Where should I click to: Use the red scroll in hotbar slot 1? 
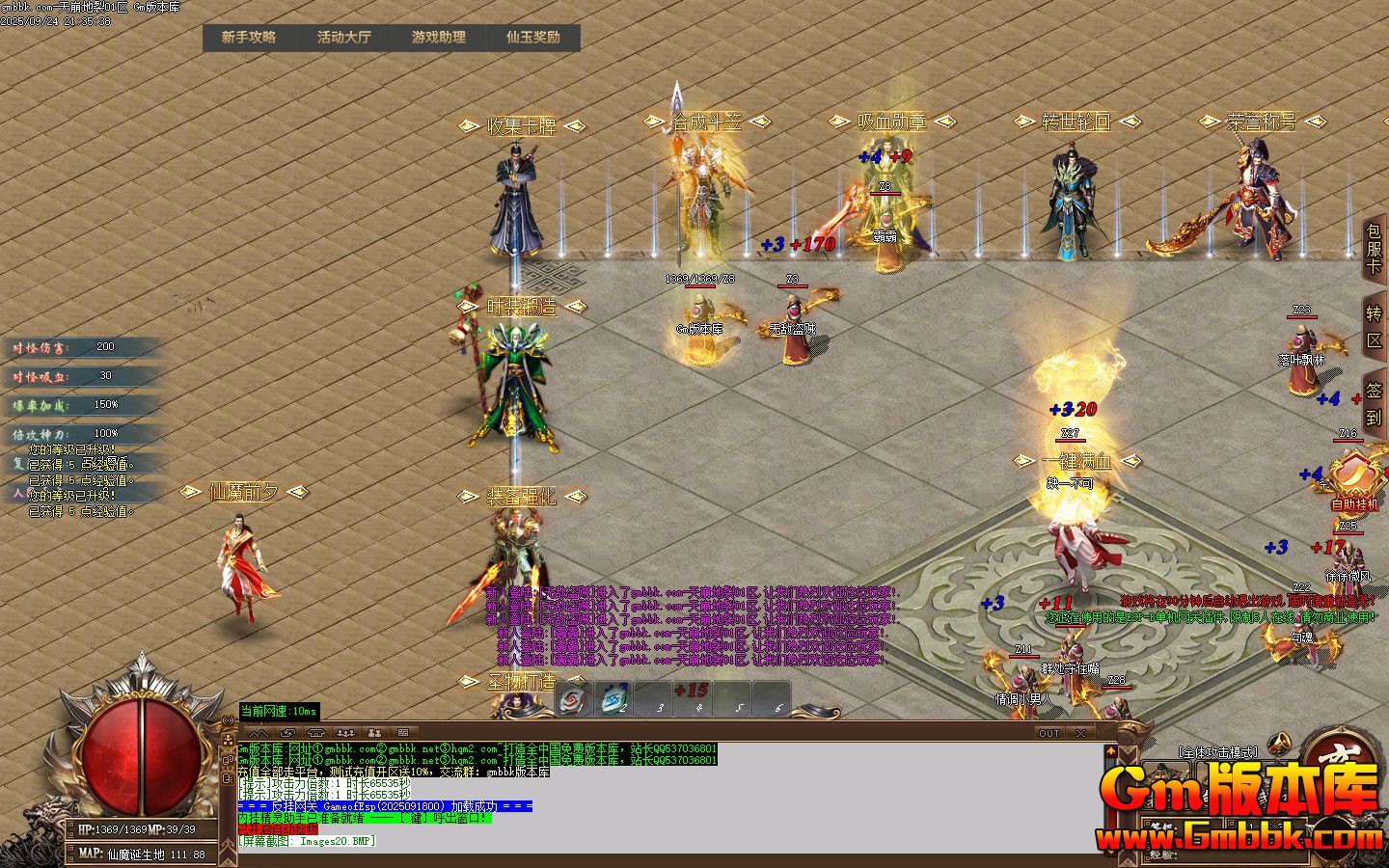pyautogui.click(x=575, y=699)
